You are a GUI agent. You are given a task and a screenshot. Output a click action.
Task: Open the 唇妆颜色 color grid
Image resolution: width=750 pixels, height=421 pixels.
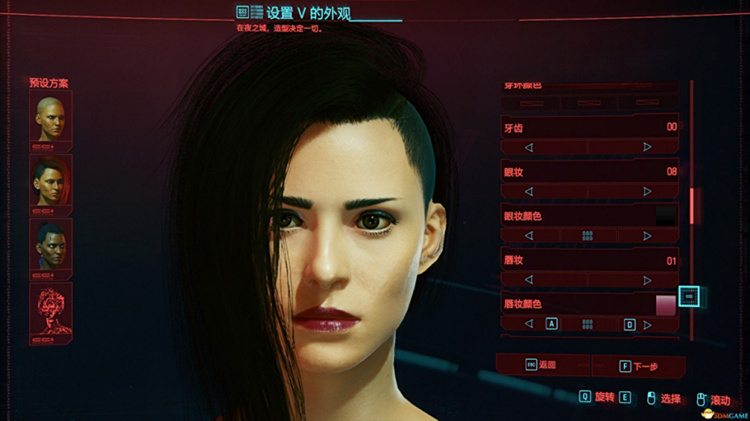pyautogui.click(x=588, y=325)
